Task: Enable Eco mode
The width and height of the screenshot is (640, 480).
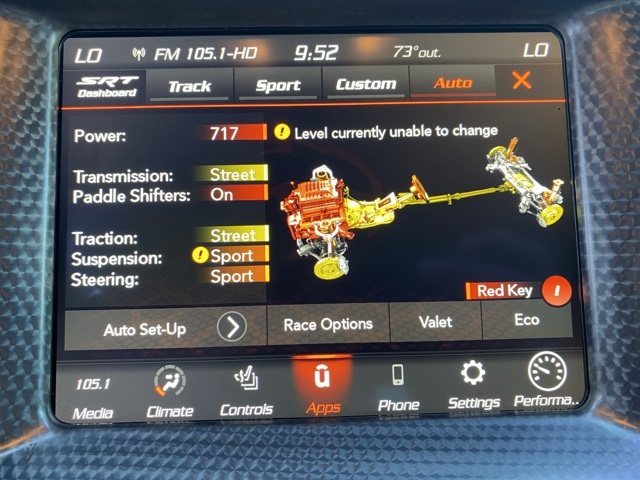Action: pos(526,320)
